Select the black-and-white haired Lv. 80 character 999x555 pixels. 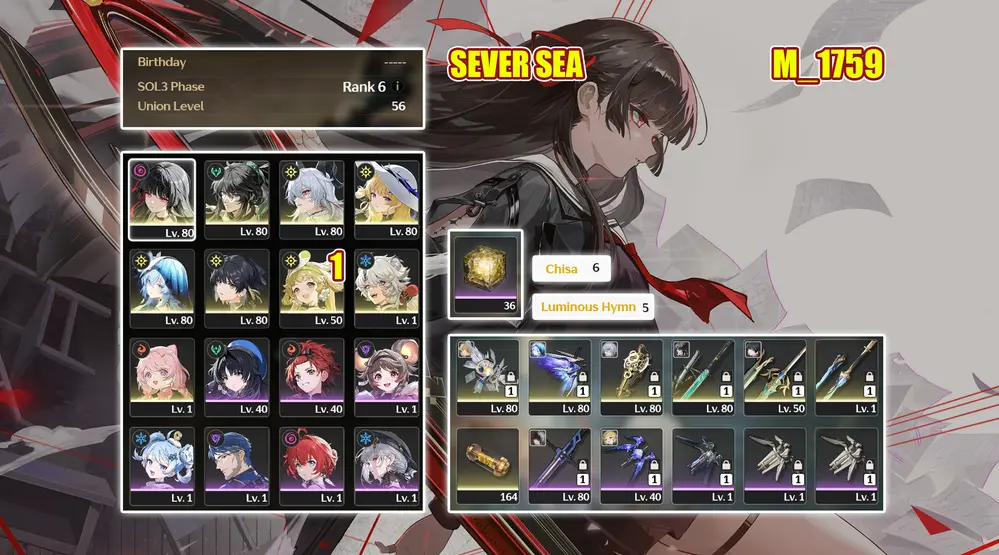tap(162, 199)
